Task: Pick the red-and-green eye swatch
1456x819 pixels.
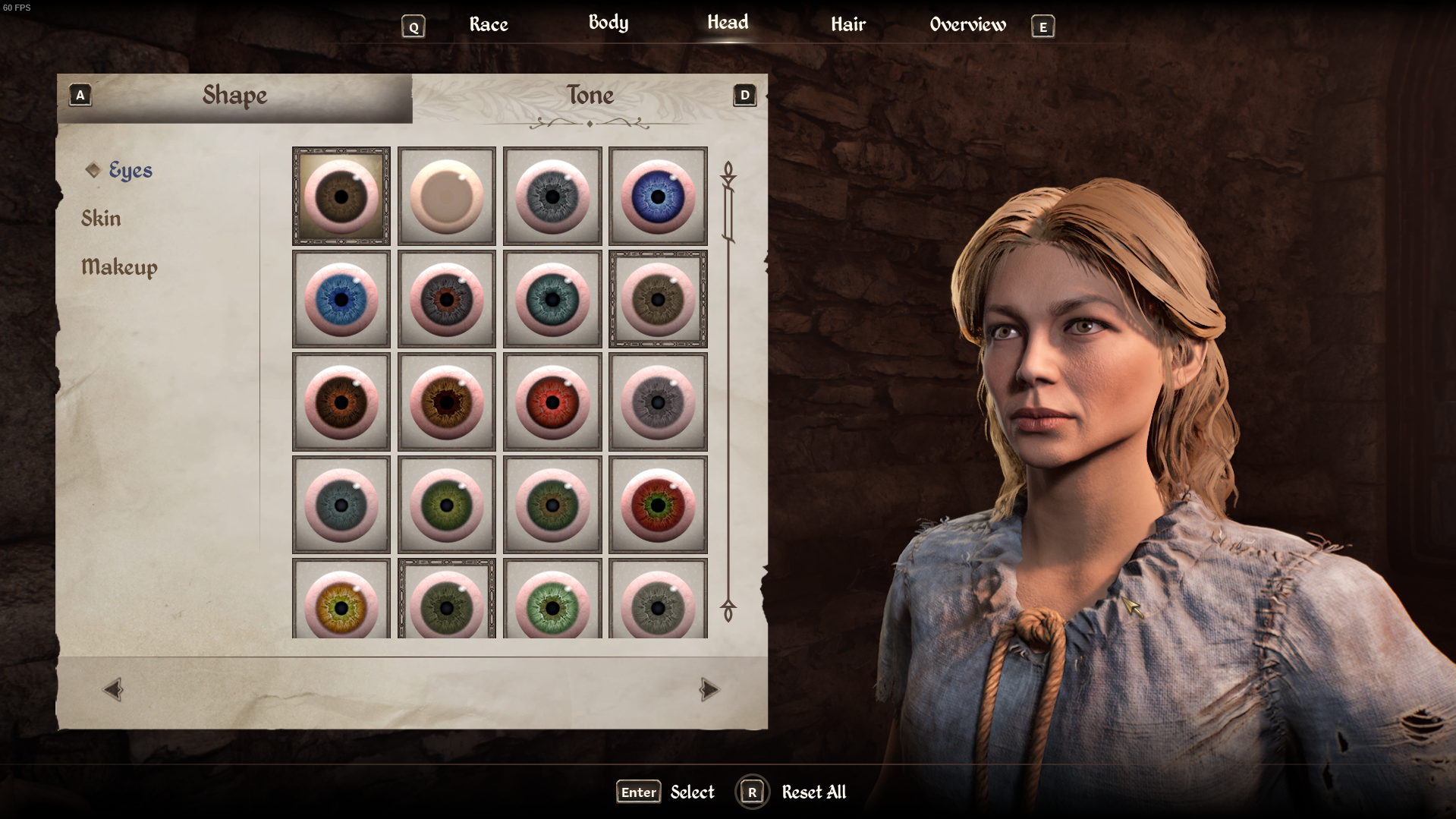Action: pos(658,506)
